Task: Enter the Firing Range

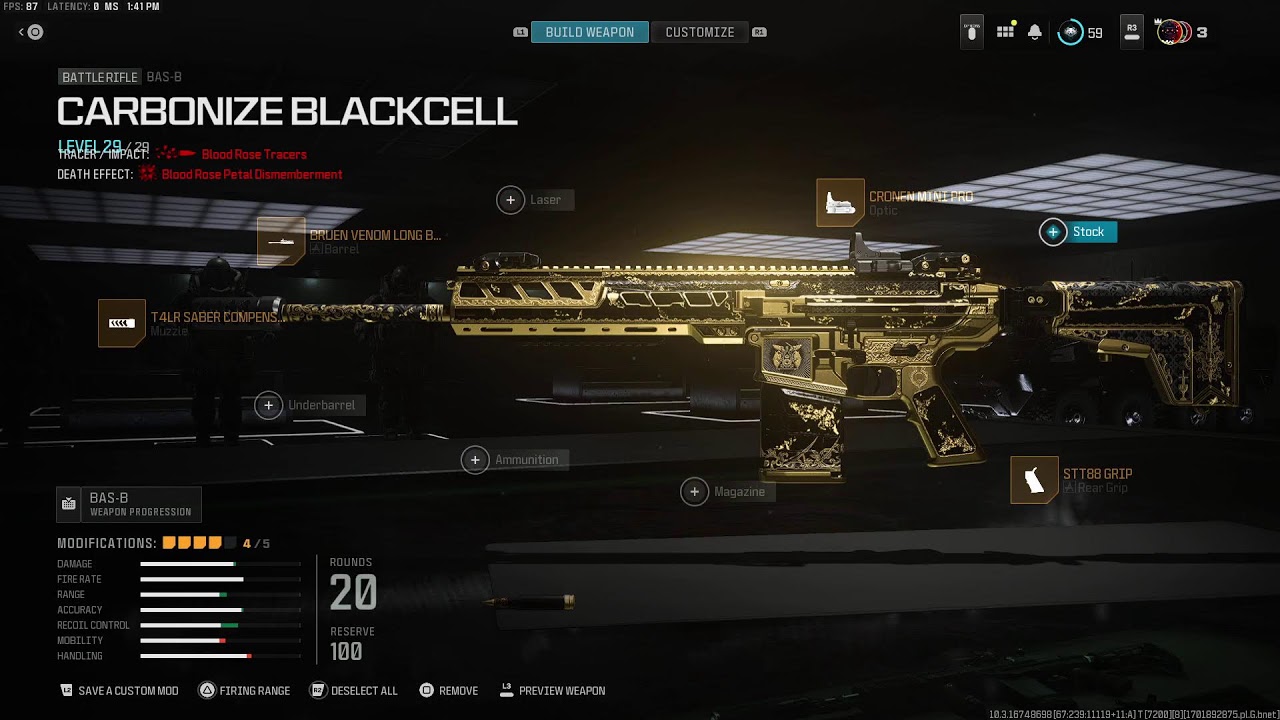Action: [245, 691]
